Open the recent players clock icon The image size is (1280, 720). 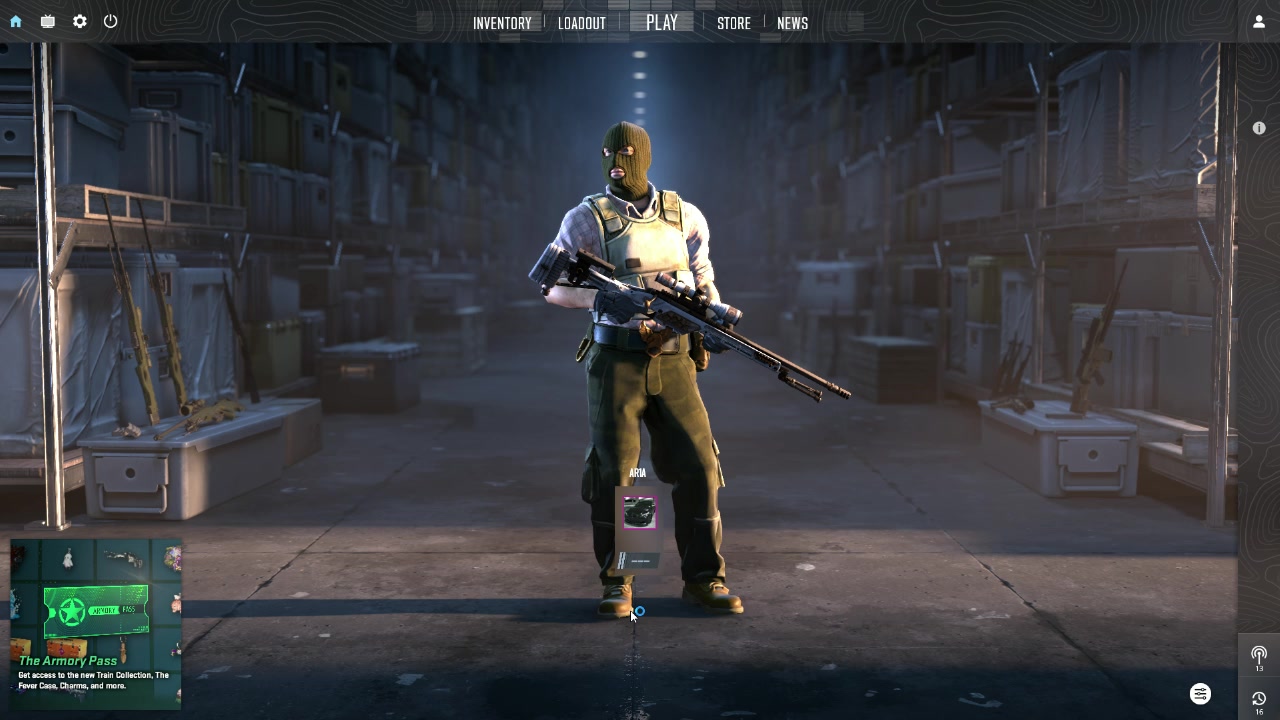point(1259,700)
